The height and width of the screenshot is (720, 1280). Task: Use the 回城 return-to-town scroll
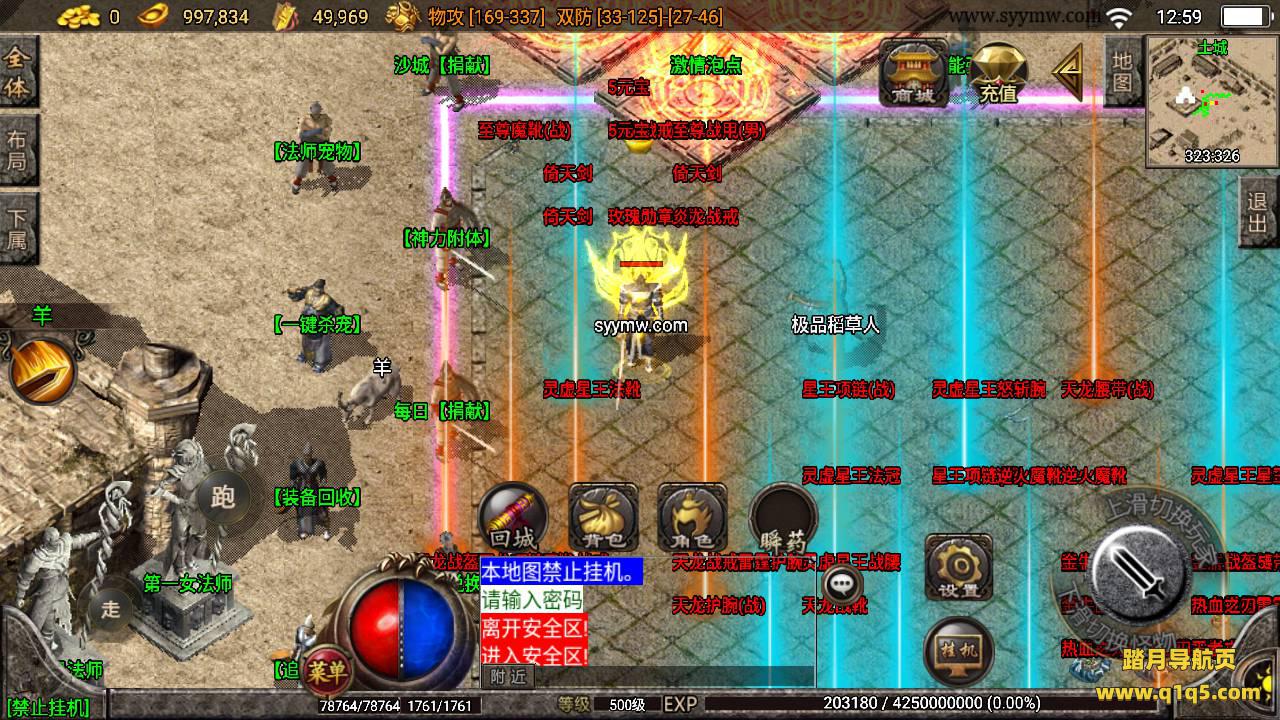[513, 518]
